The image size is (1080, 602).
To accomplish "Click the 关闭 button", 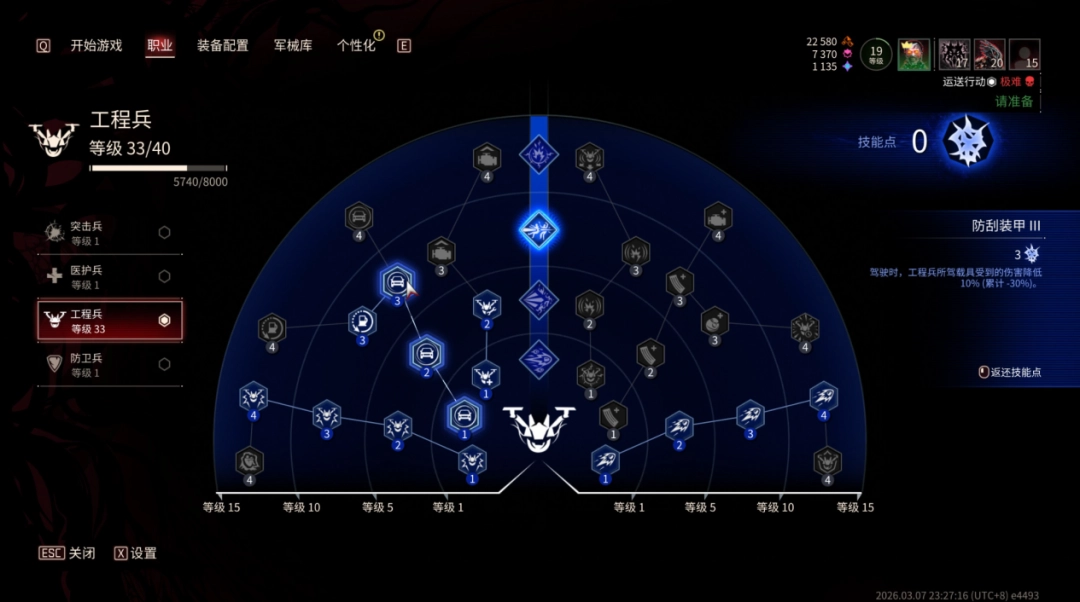I will [68, 553].
